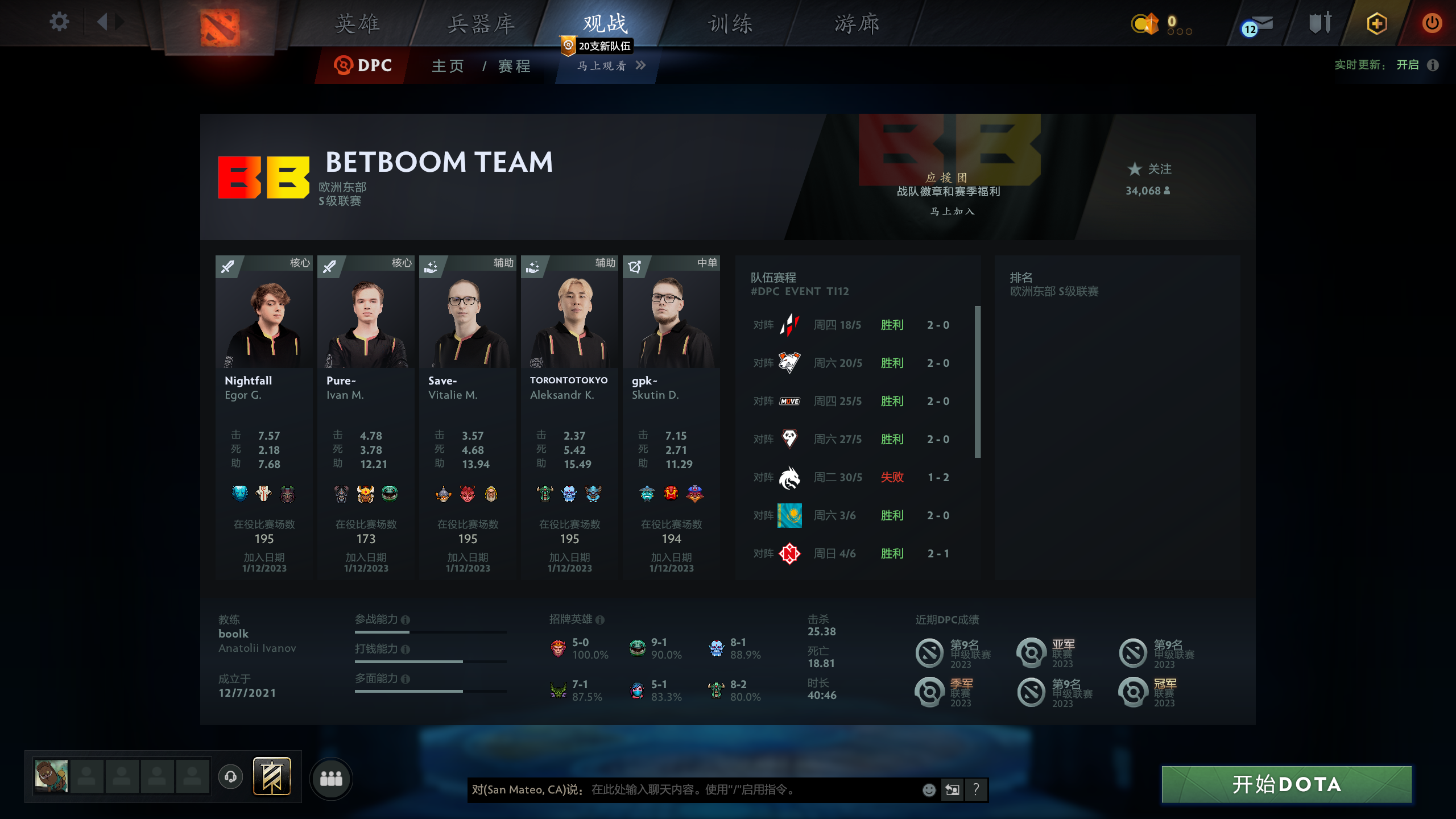This screenshot has width=1456, height=819.
Task: Navigate back with the left arrow
Action: 102,23
